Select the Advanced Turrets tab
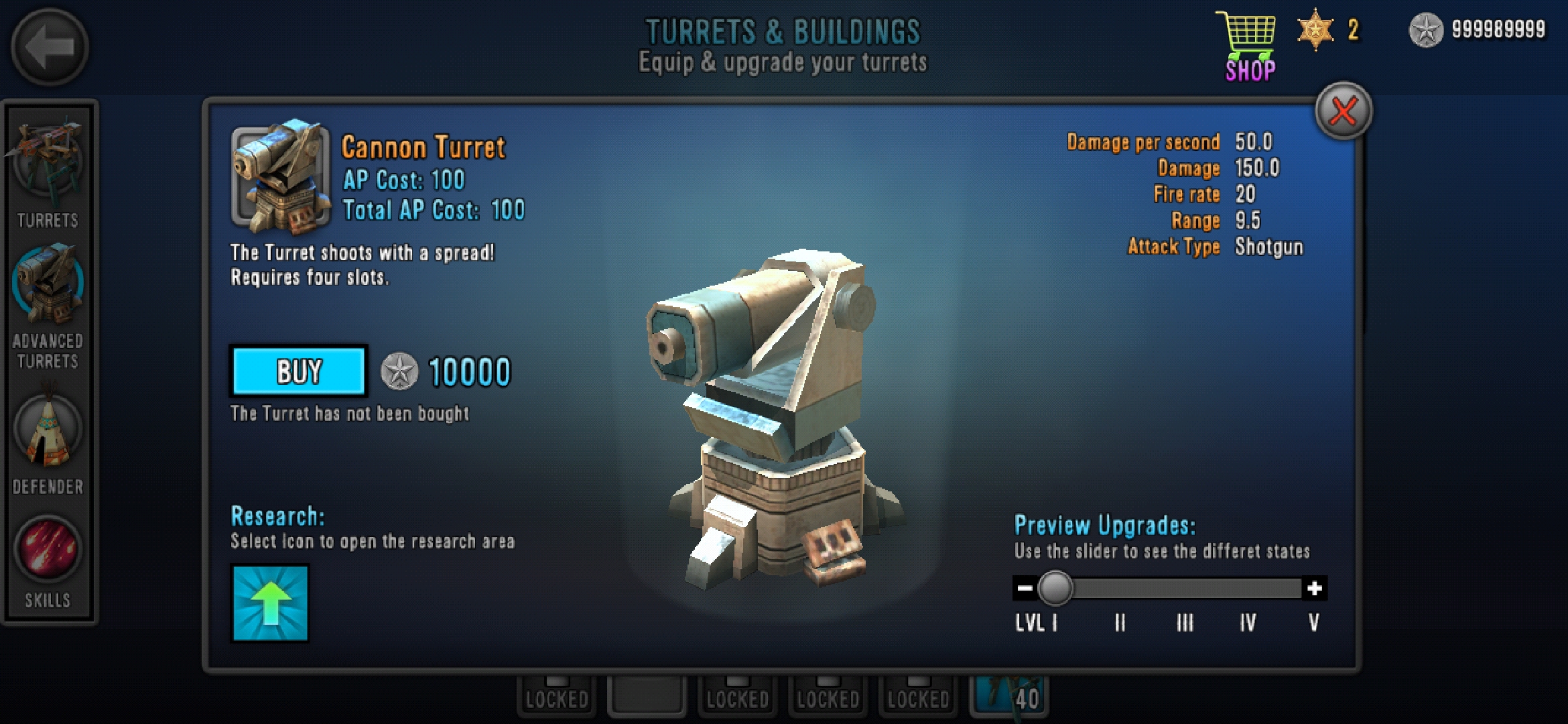This screenshot has width=1568, height=724. (x=48, y=305)
